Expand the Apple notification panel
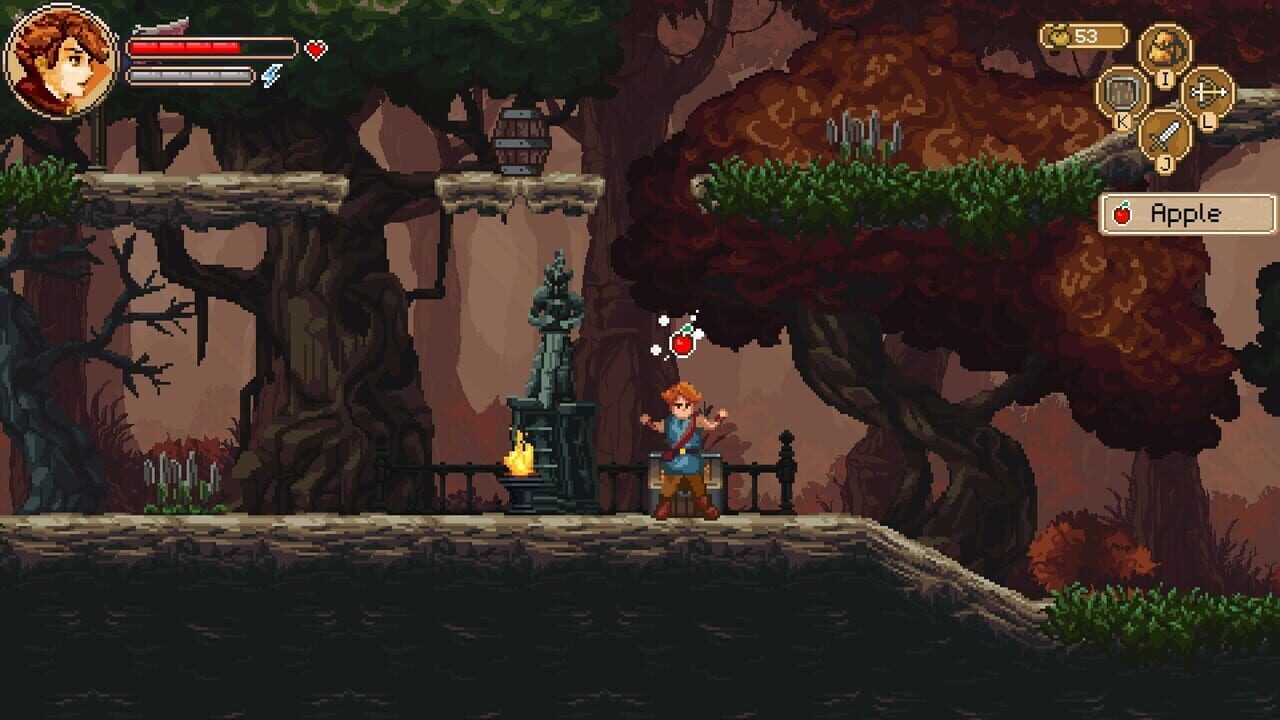This screenshot has height=720, width=1280. pos(1186,211)
